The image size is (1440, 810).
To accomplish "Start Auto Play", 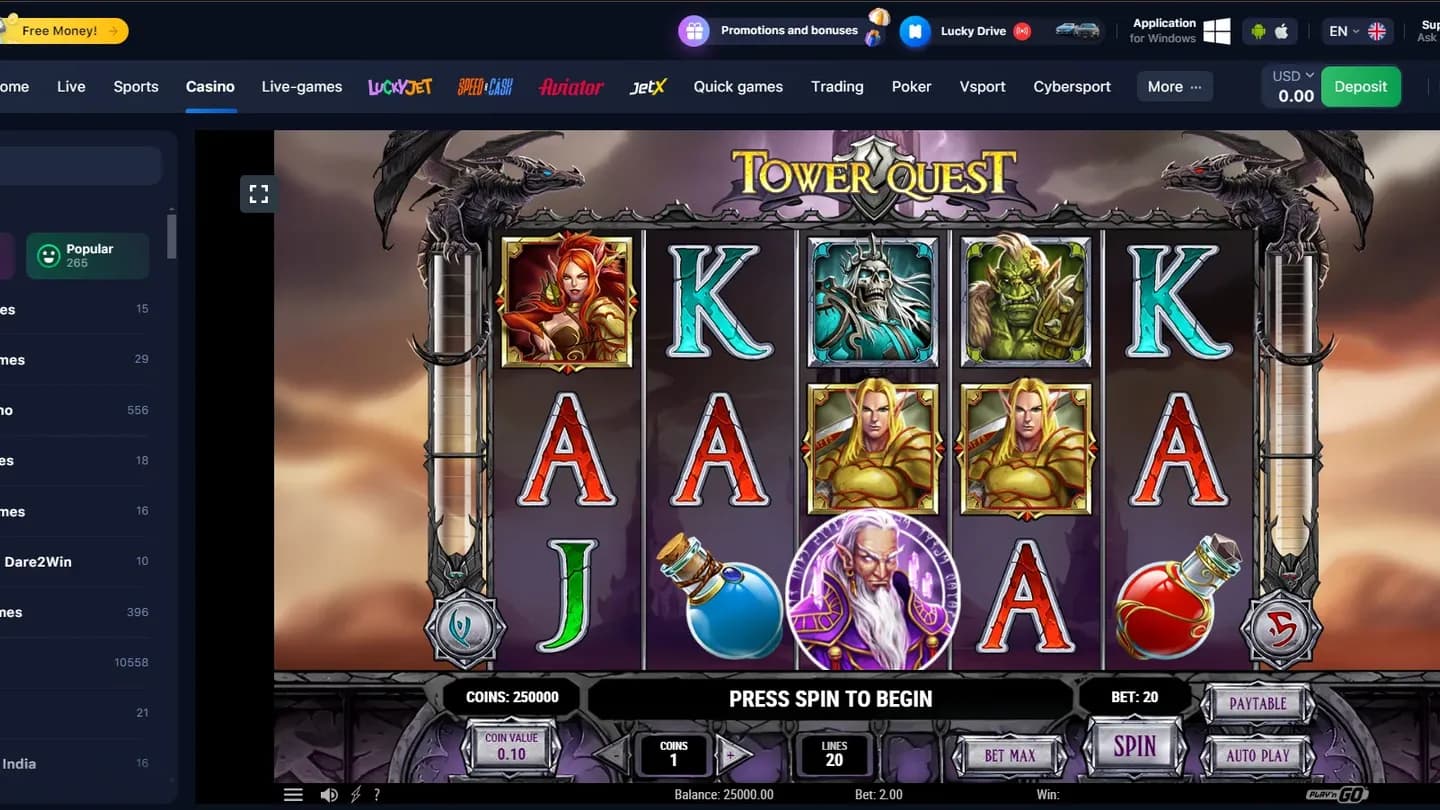I will pos(1257,757).
